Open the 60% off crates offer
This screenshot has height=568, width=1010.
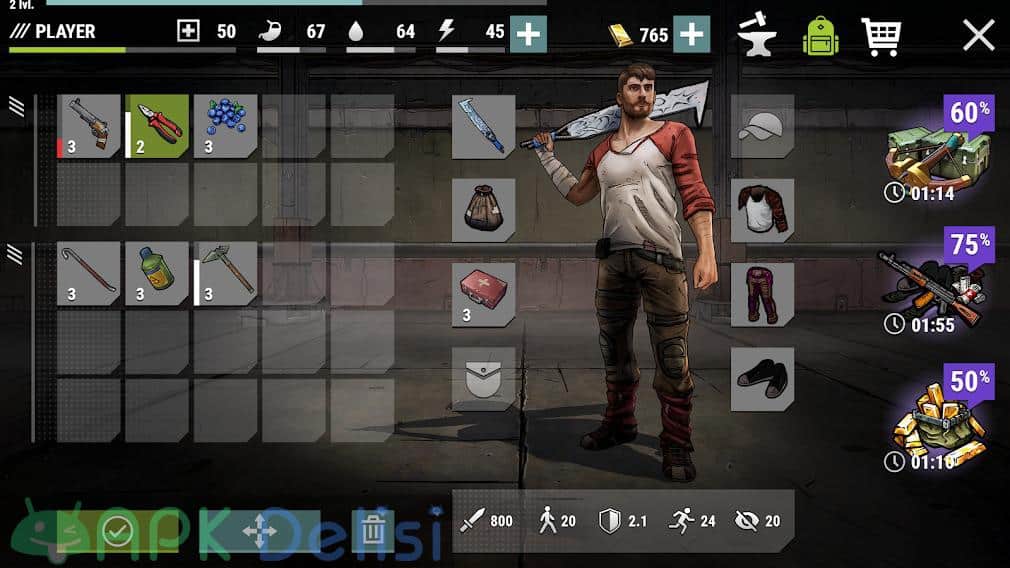coord(938,150)
